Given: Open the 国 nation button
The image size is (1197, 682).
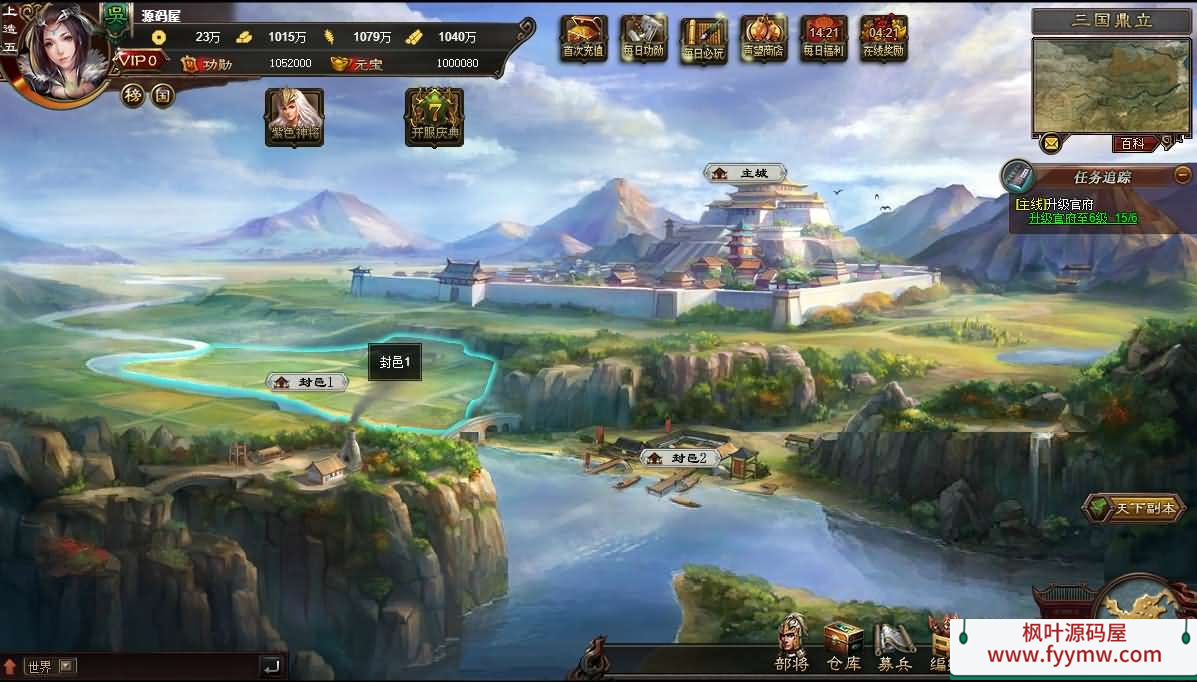Looking at the screenshot, I should pos(162,96).
